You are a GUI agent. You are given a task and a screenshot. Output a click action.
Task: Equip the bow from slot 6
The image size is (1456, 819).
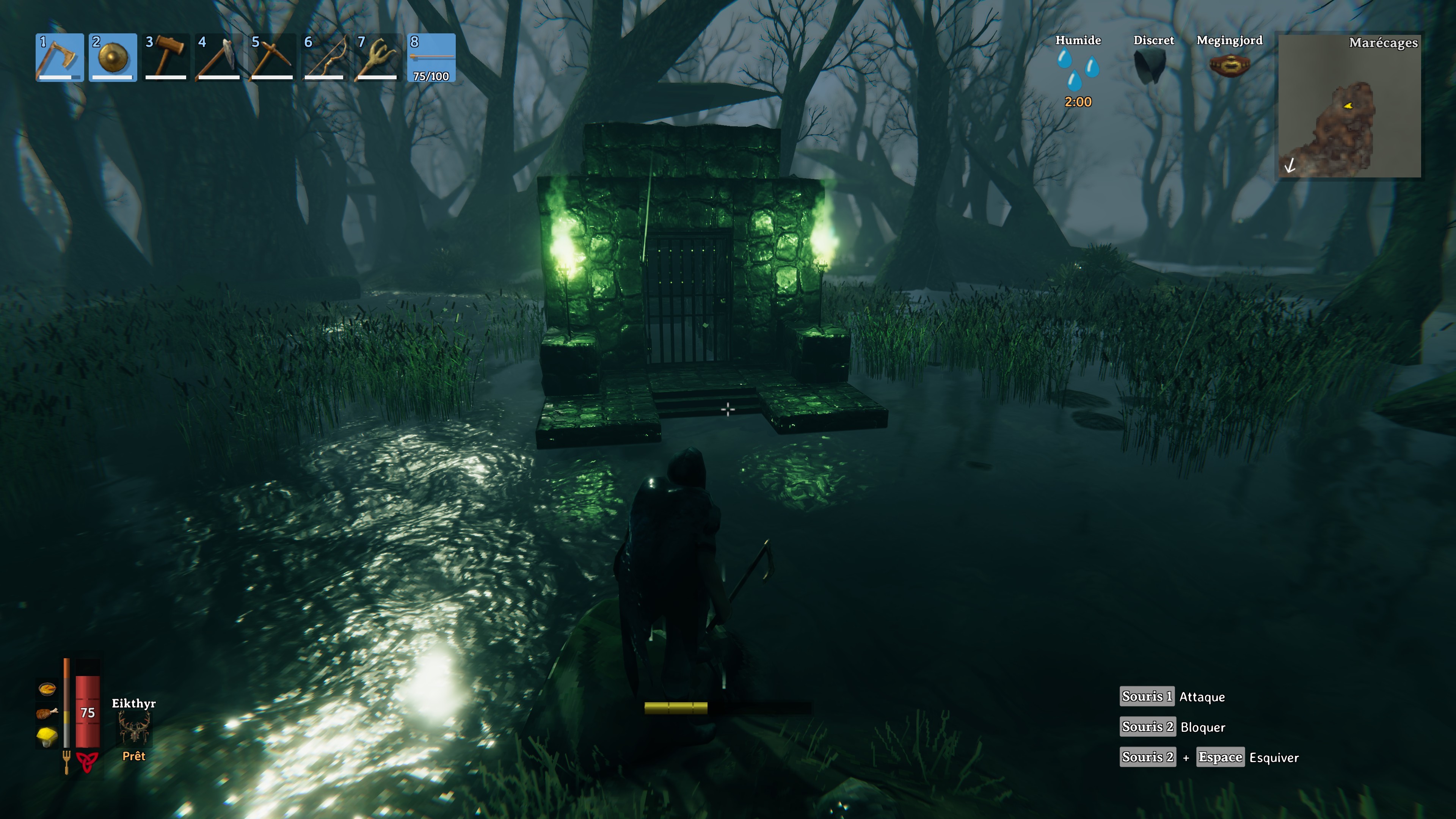pos(325,57)
